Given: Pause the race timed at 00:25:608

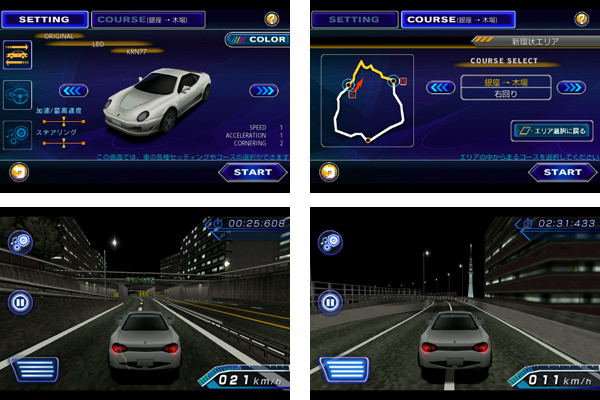Looking at the screenshot, I should coord(20,301).
